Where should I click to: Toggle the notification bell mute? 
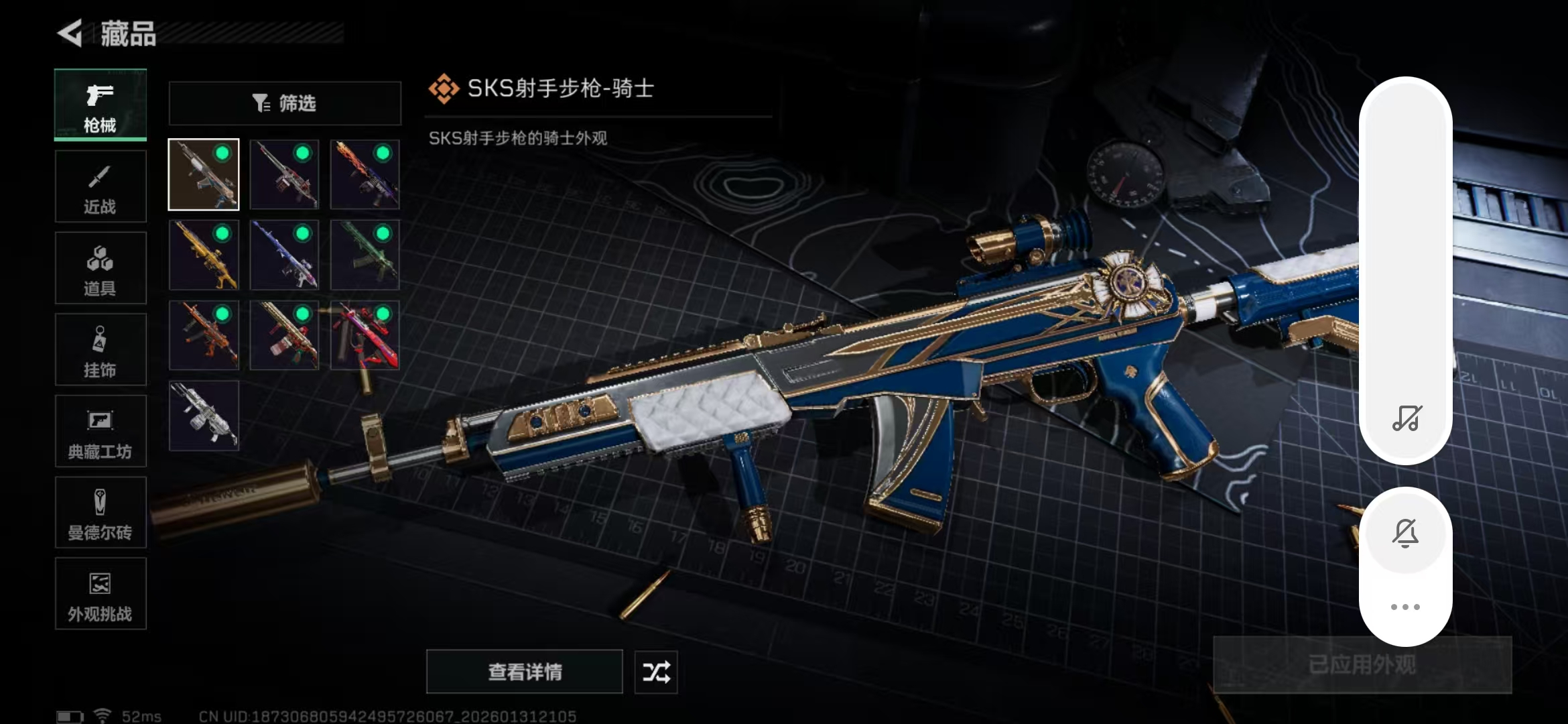click(x=1406, y=532)
